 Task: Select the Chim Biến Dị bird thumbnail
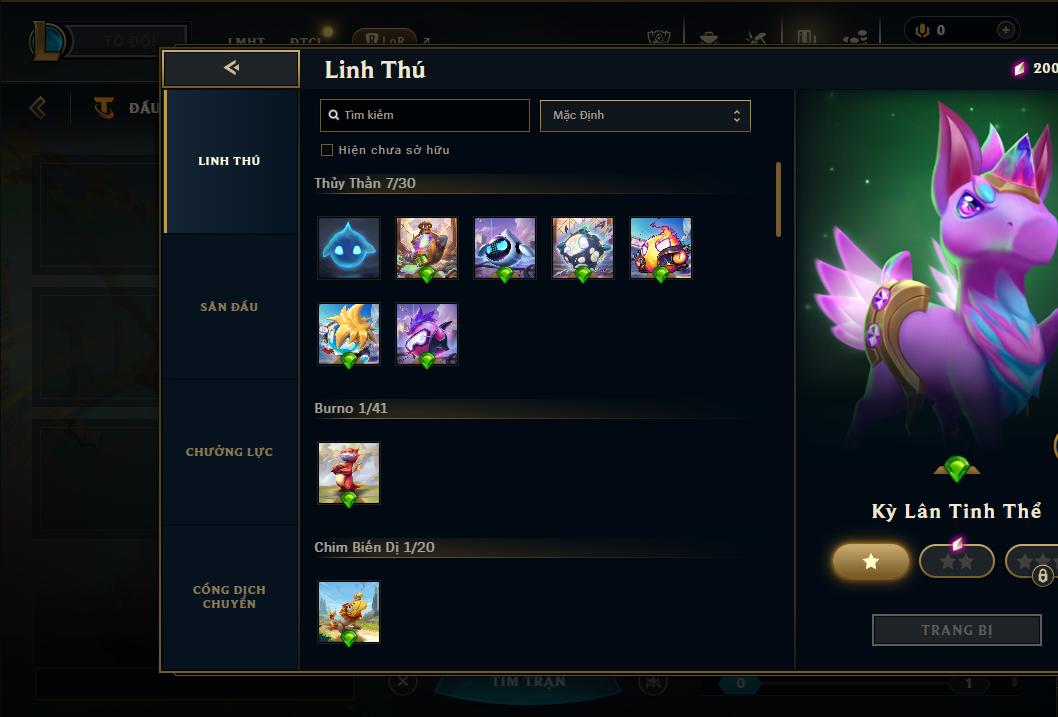tap(349, 612)
